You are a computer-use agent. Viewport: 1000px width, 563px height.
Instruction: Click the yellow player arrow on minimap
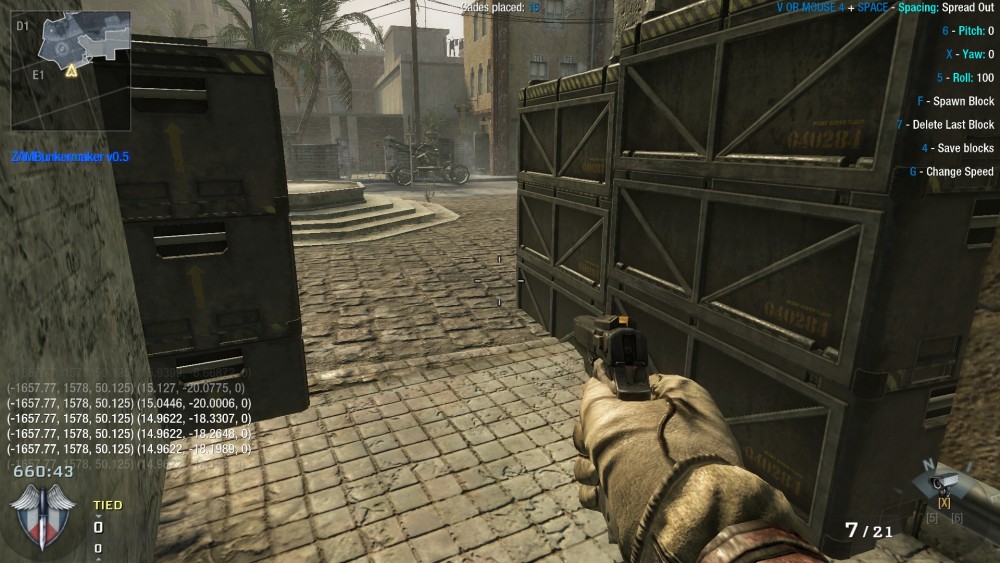tap(71, 71)
